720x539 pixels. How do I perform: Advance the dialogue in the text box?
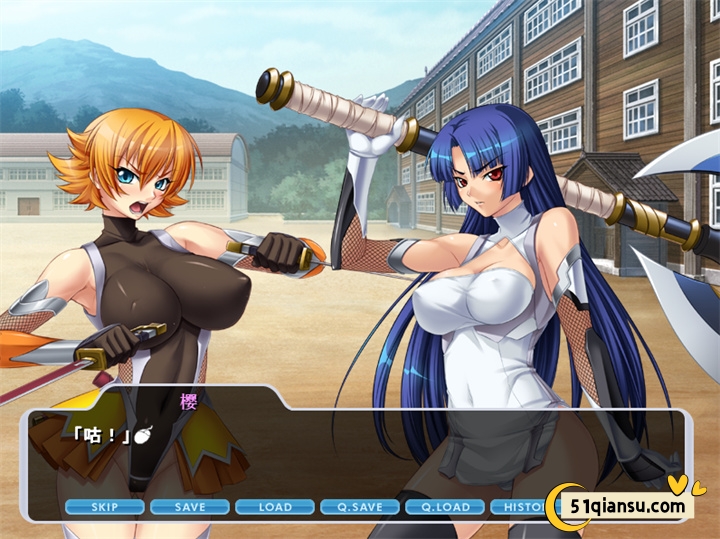click(x=400, y=450)
